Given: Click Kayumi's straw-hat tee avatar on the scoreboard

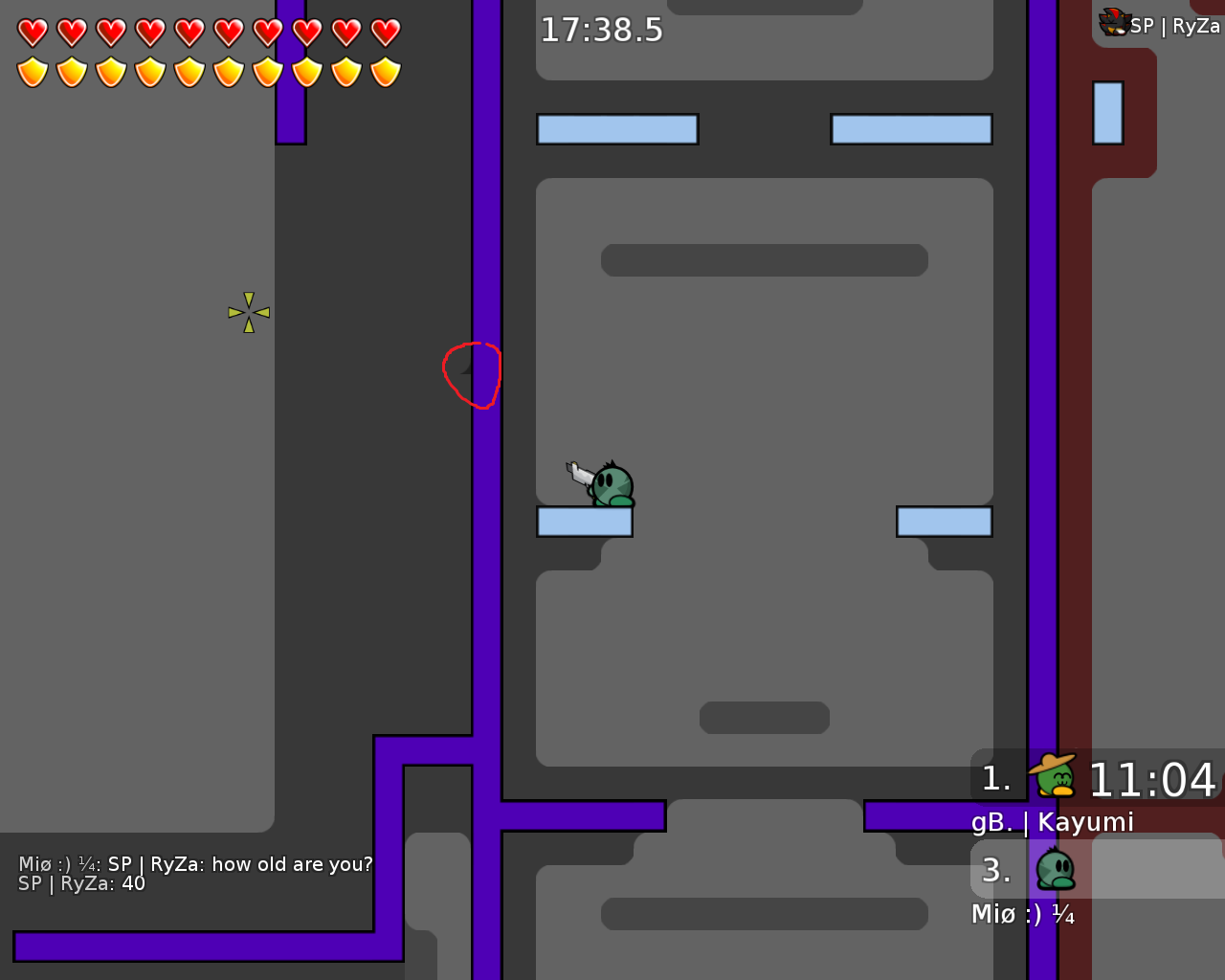Looking at the screenshot, I should pos(1053,777).
